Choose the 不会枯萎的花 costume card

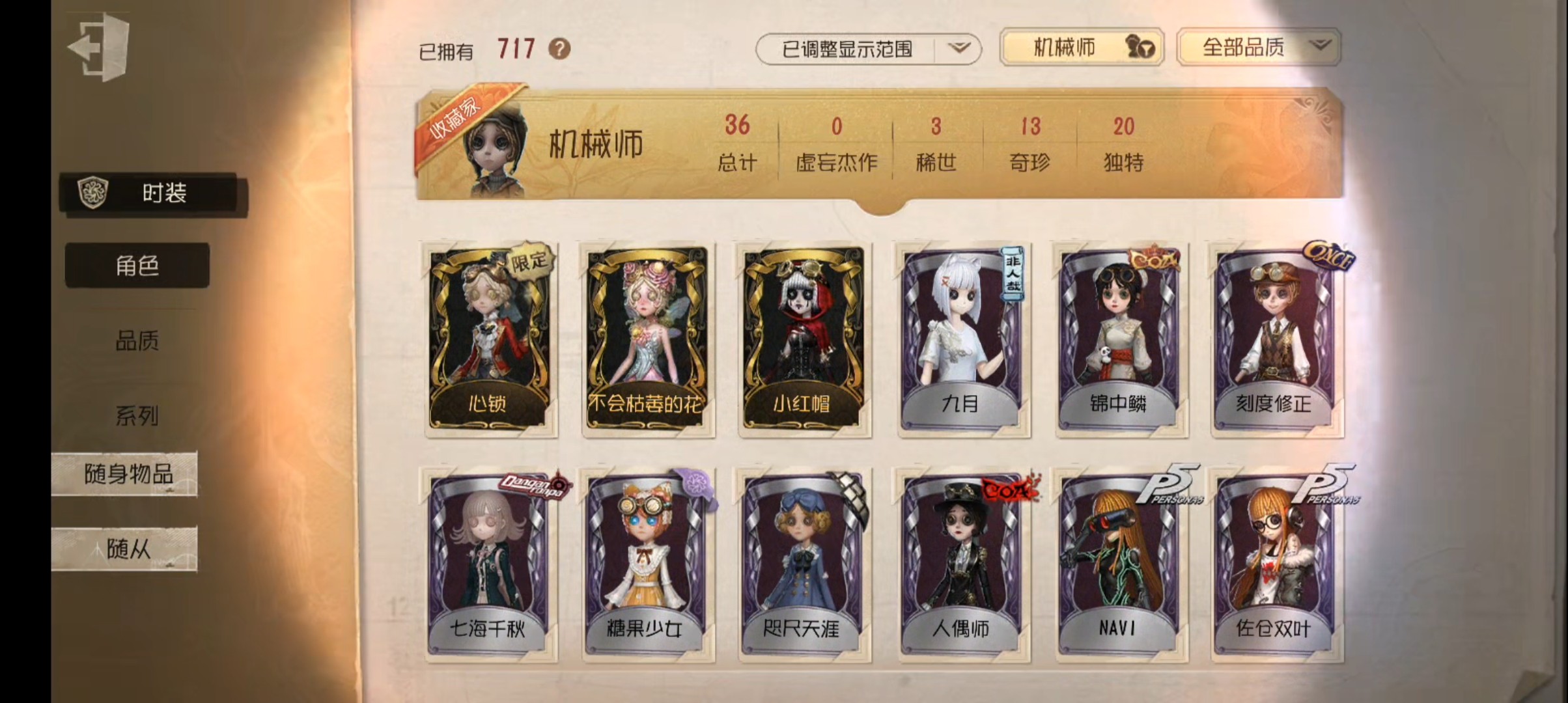tap(646, 338)
